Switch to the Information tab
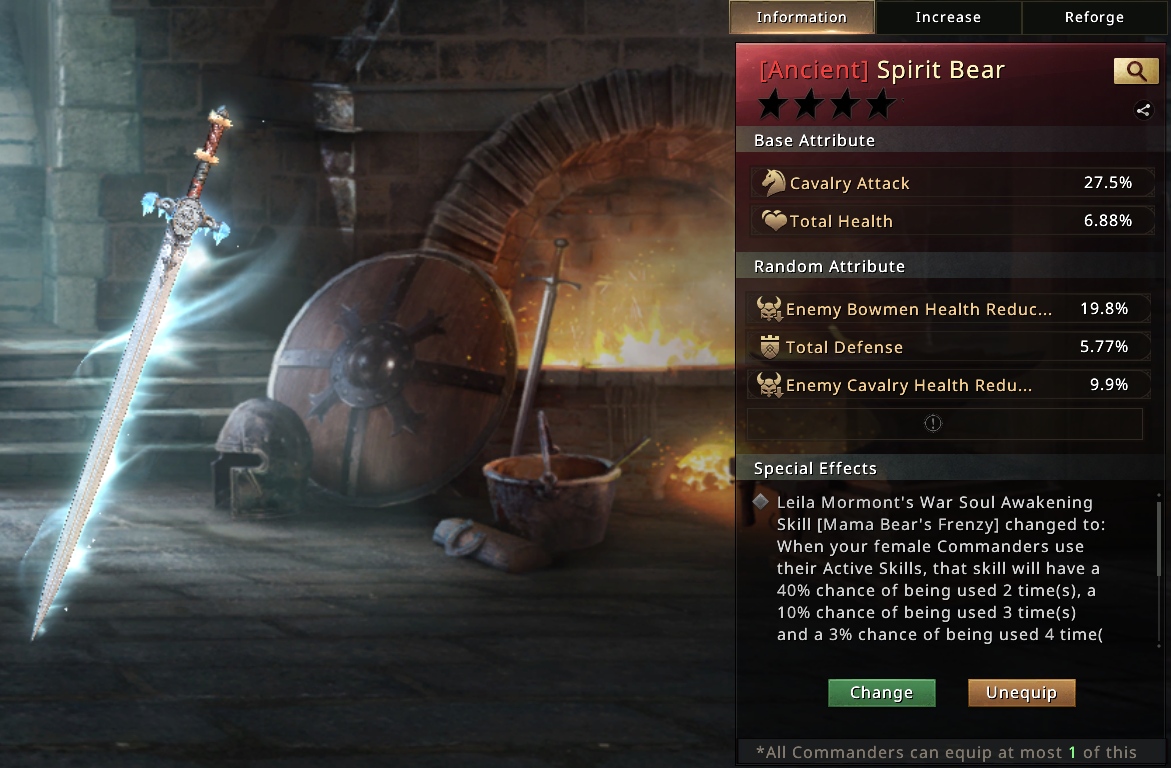The width and height of the screenshot is (1171, 768). coord(801,17)
